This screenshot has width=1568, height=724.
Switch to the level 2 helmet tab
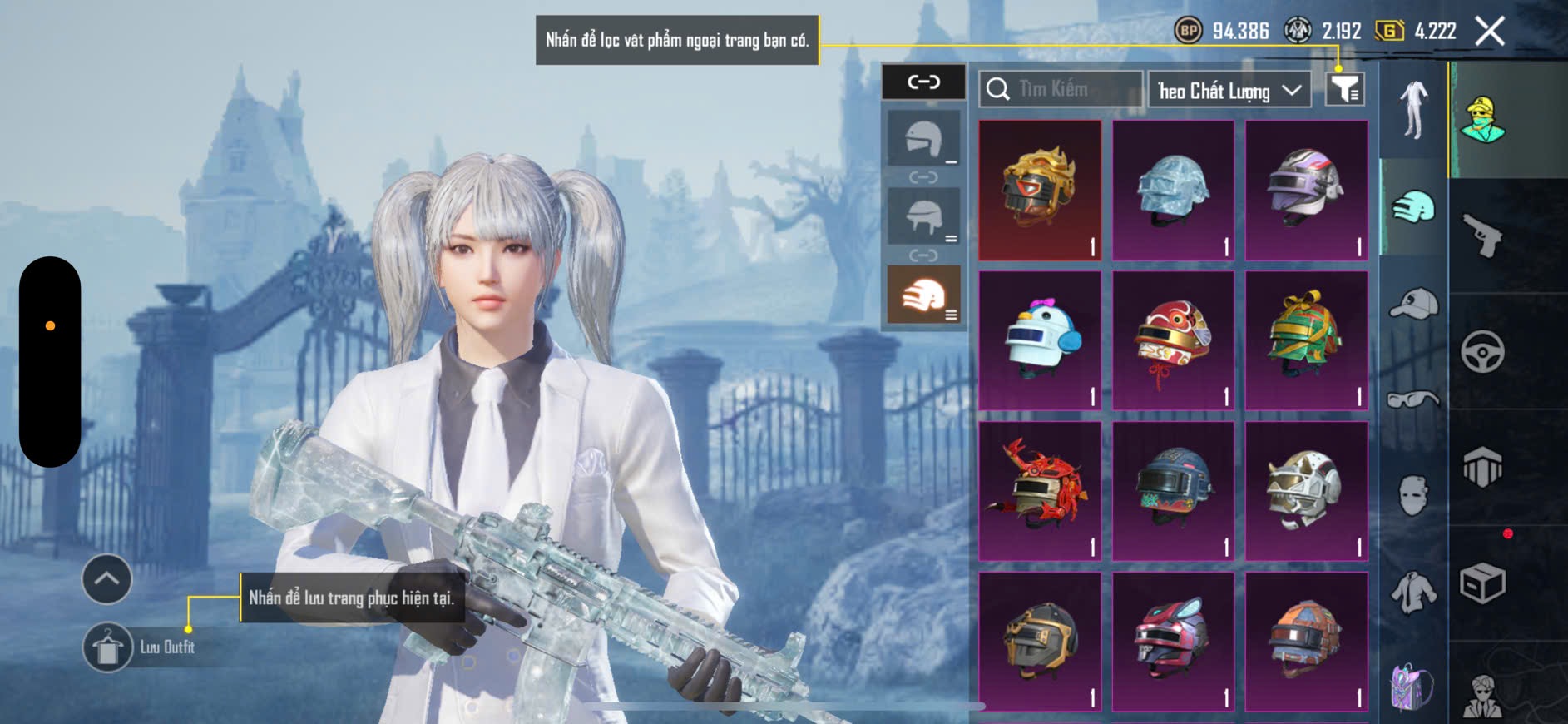tap(923, 216)
